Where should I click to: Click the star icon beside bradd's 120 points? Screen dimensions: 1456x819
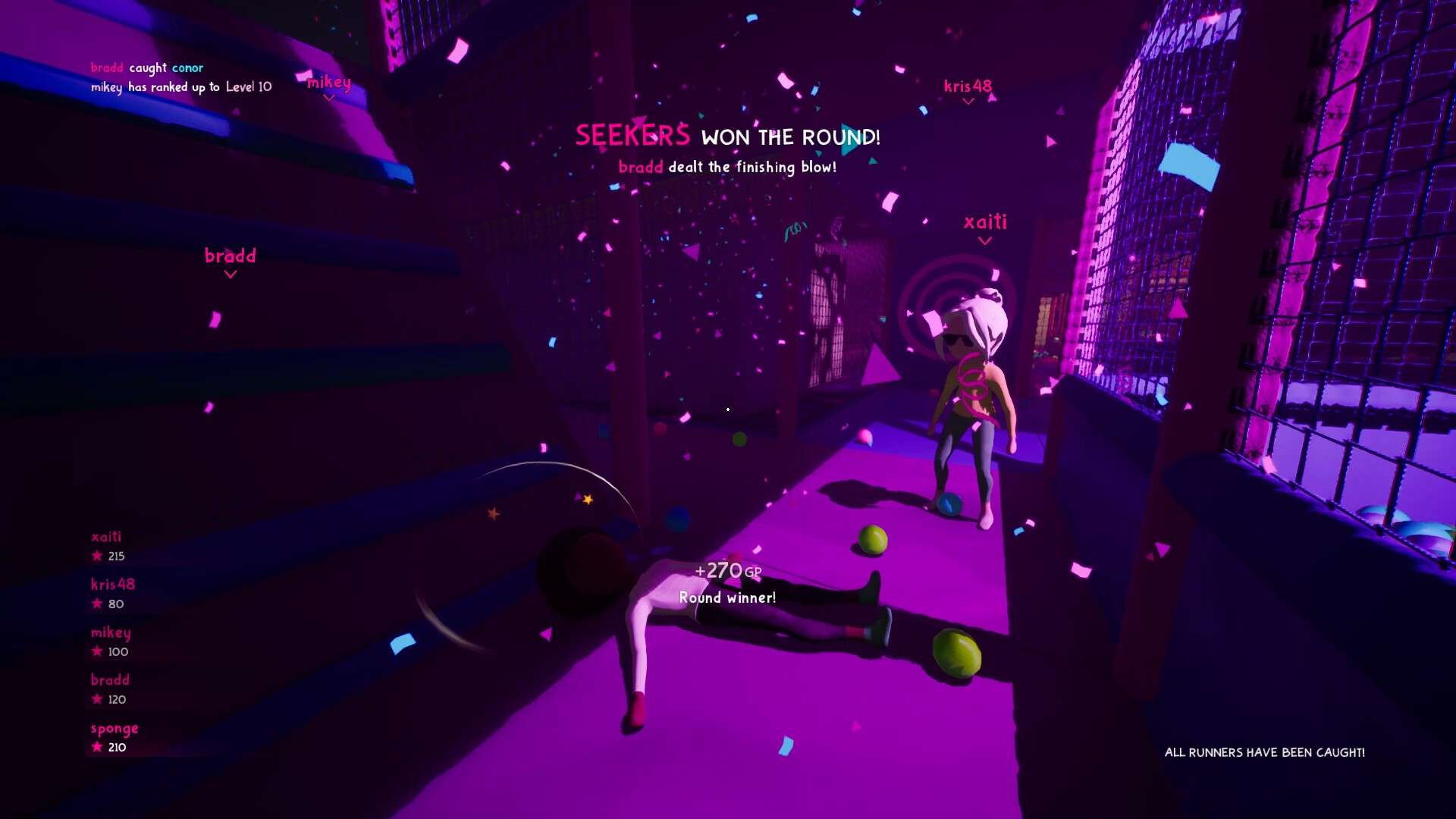coord(96,699)
